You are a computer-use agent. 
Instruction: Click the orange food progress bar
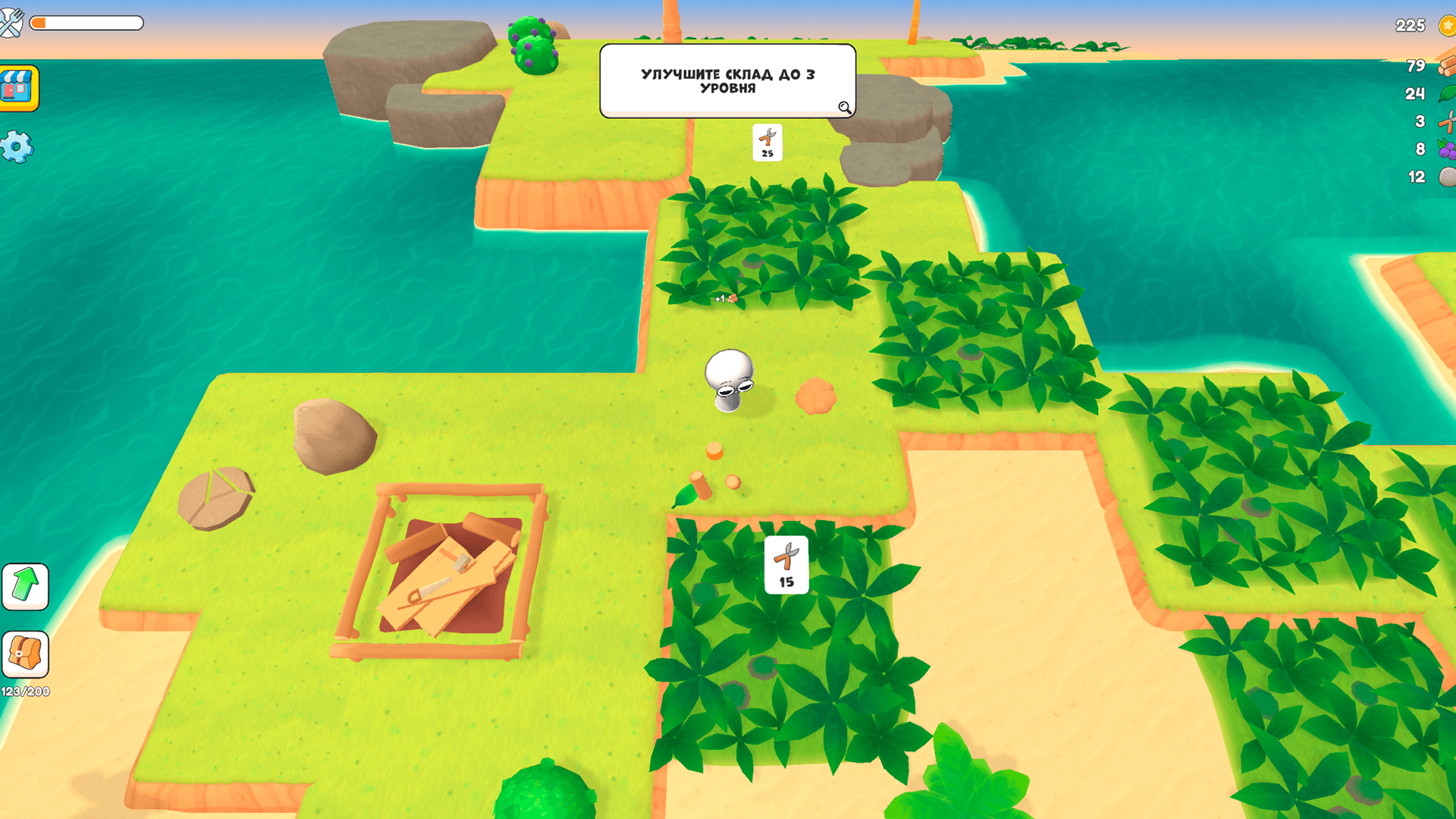(x=83, y=24)
